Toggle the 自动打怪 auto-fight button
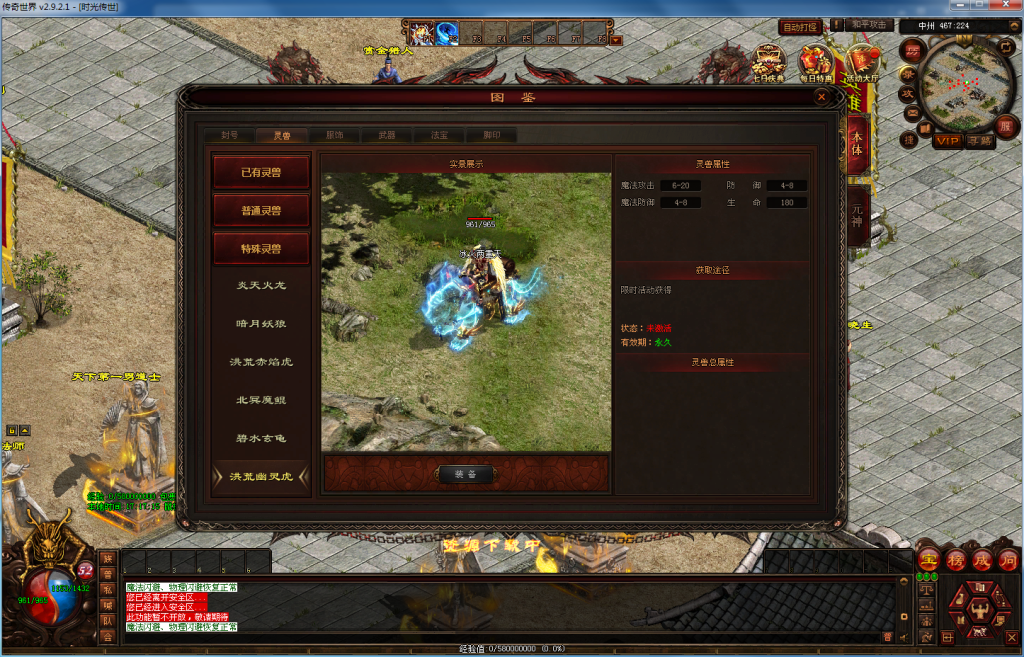Screen dimensions: 1024x657 (800, 27)
